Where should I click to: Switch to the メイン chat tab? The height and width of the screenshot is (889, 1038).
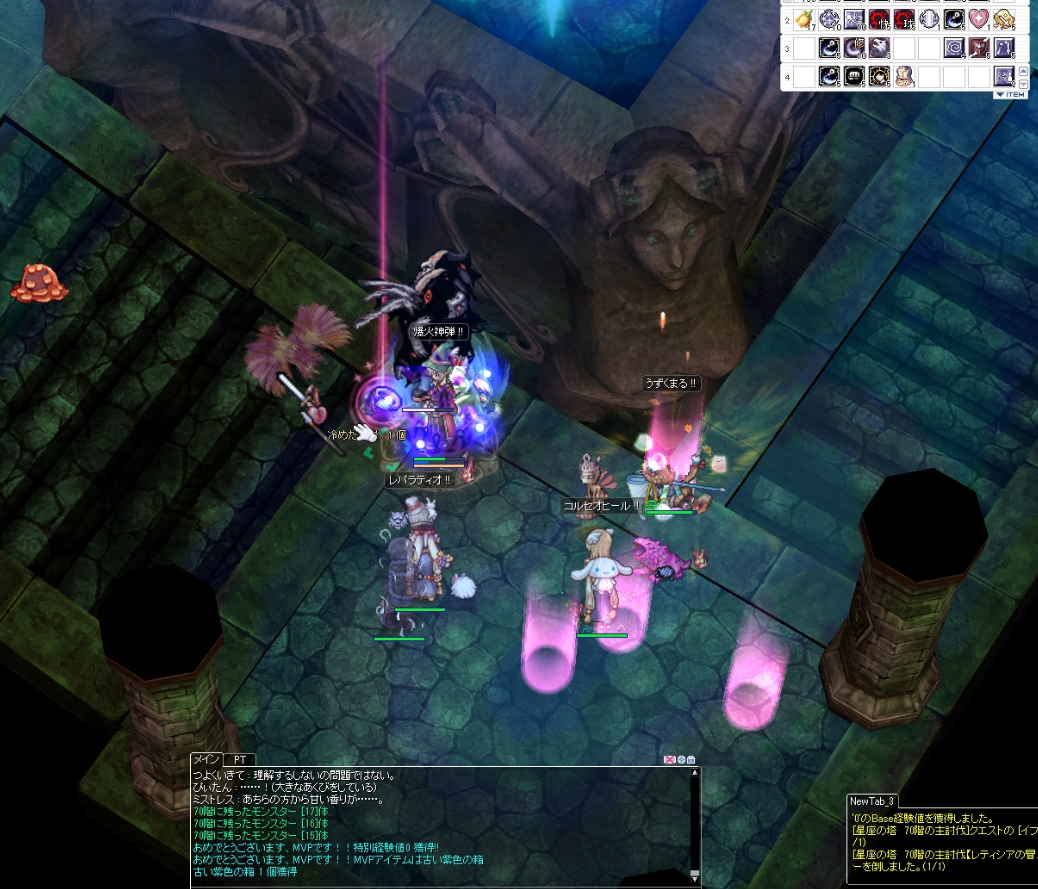click(205, 760)
